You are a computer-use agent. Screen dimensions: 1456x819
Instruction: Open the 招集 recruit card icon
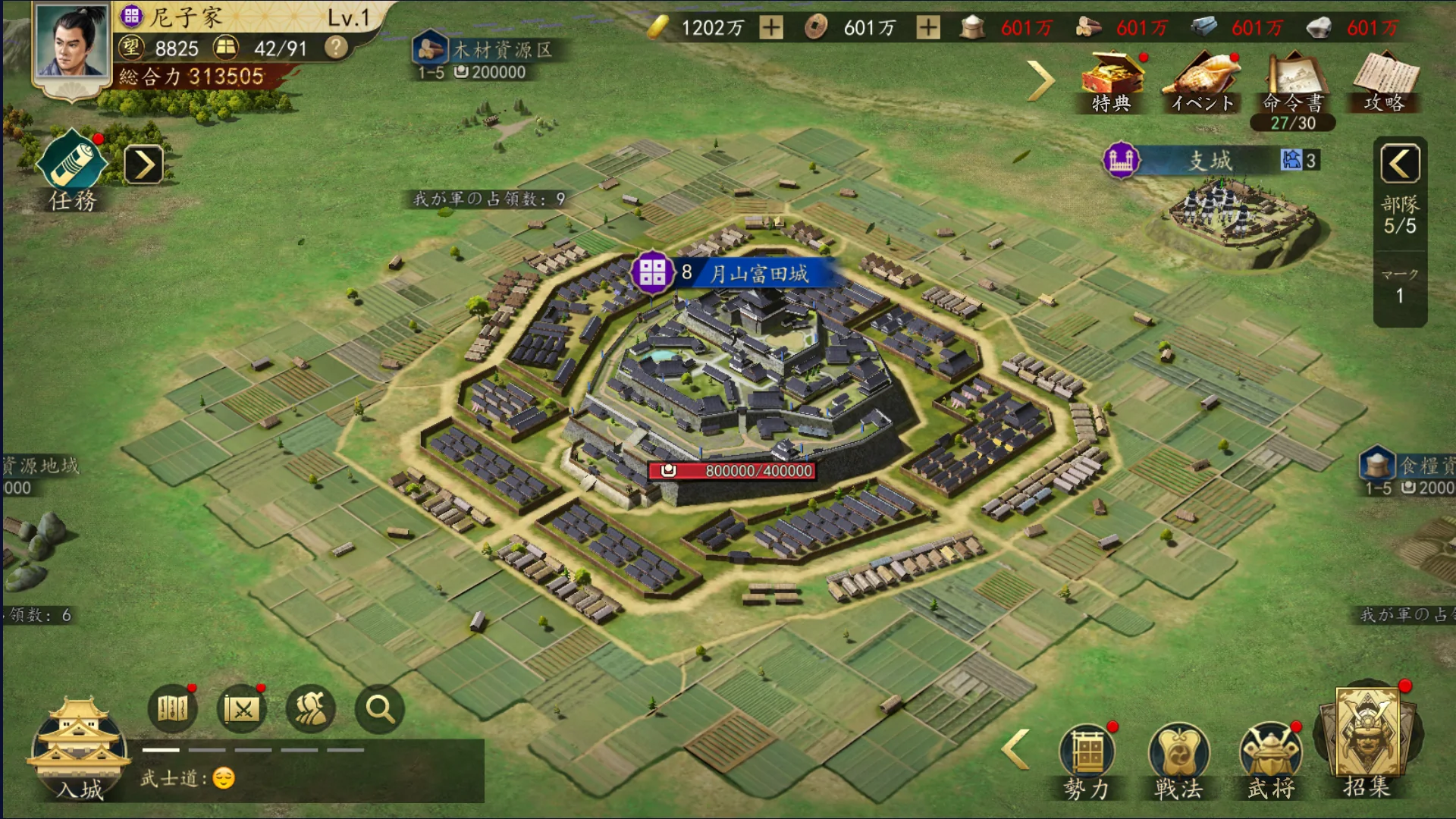[1367, 739]
